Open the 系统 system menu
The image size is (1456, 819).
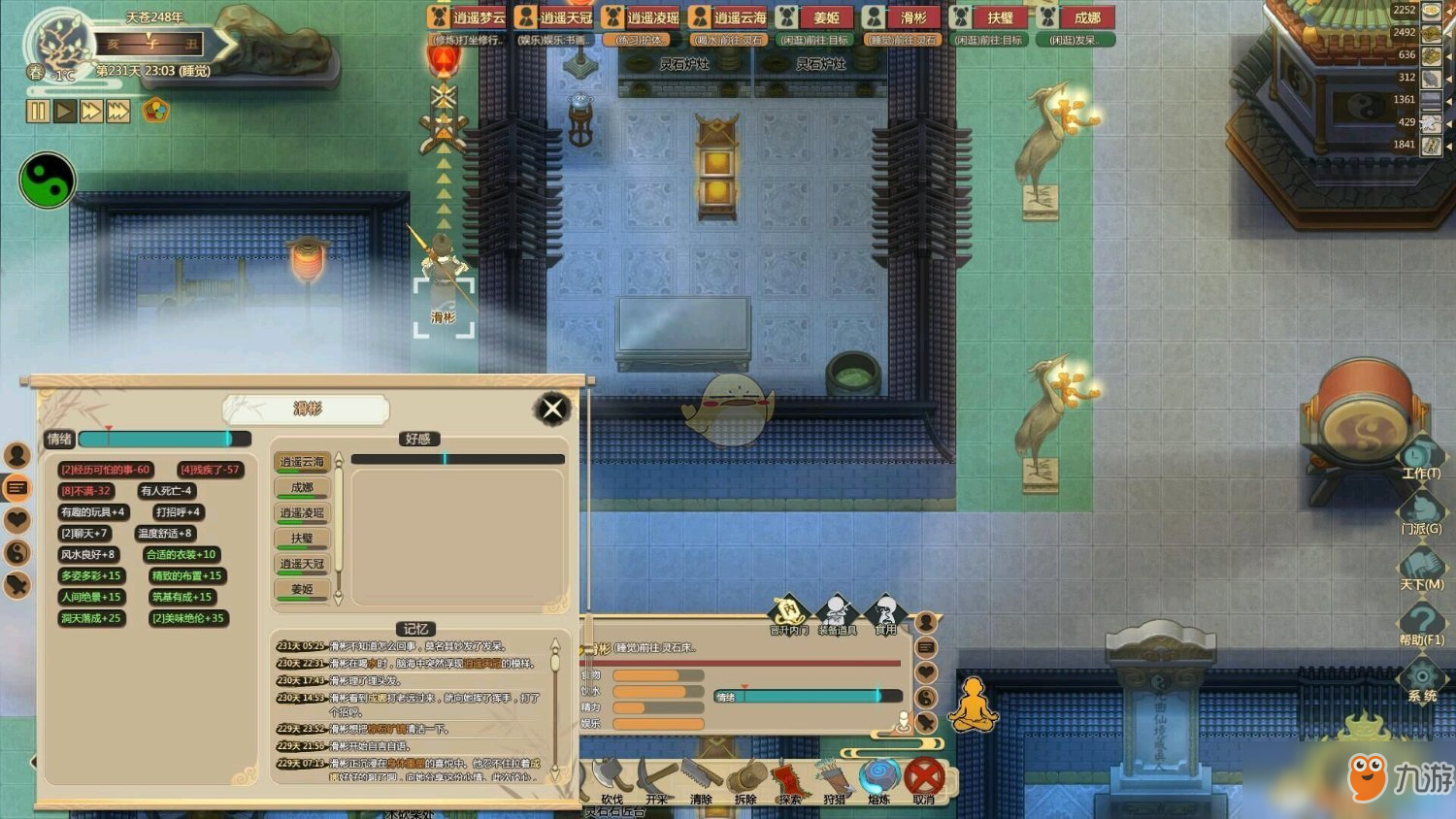1422,678
